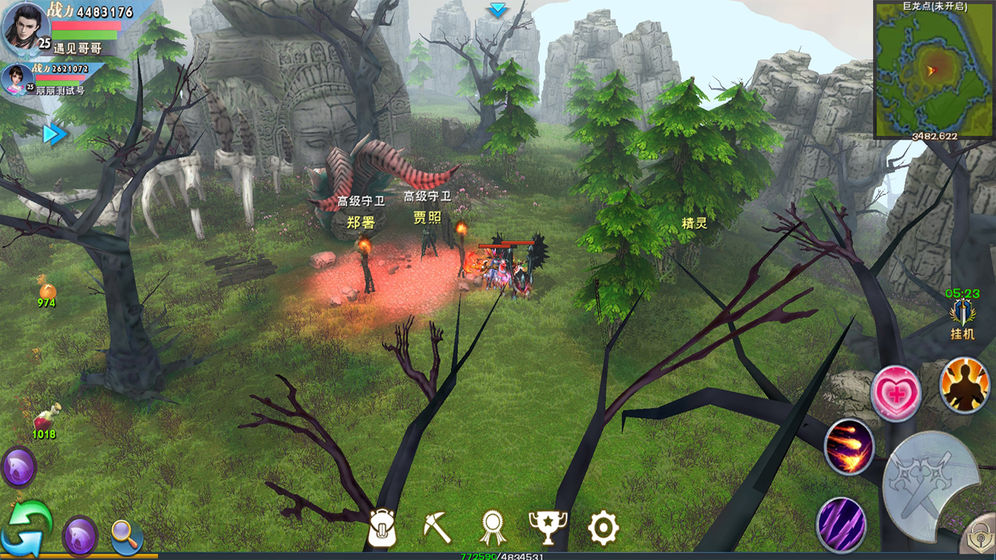996x560 pixels.
Task: Open the backpack inventory
Action: point(383,527)
